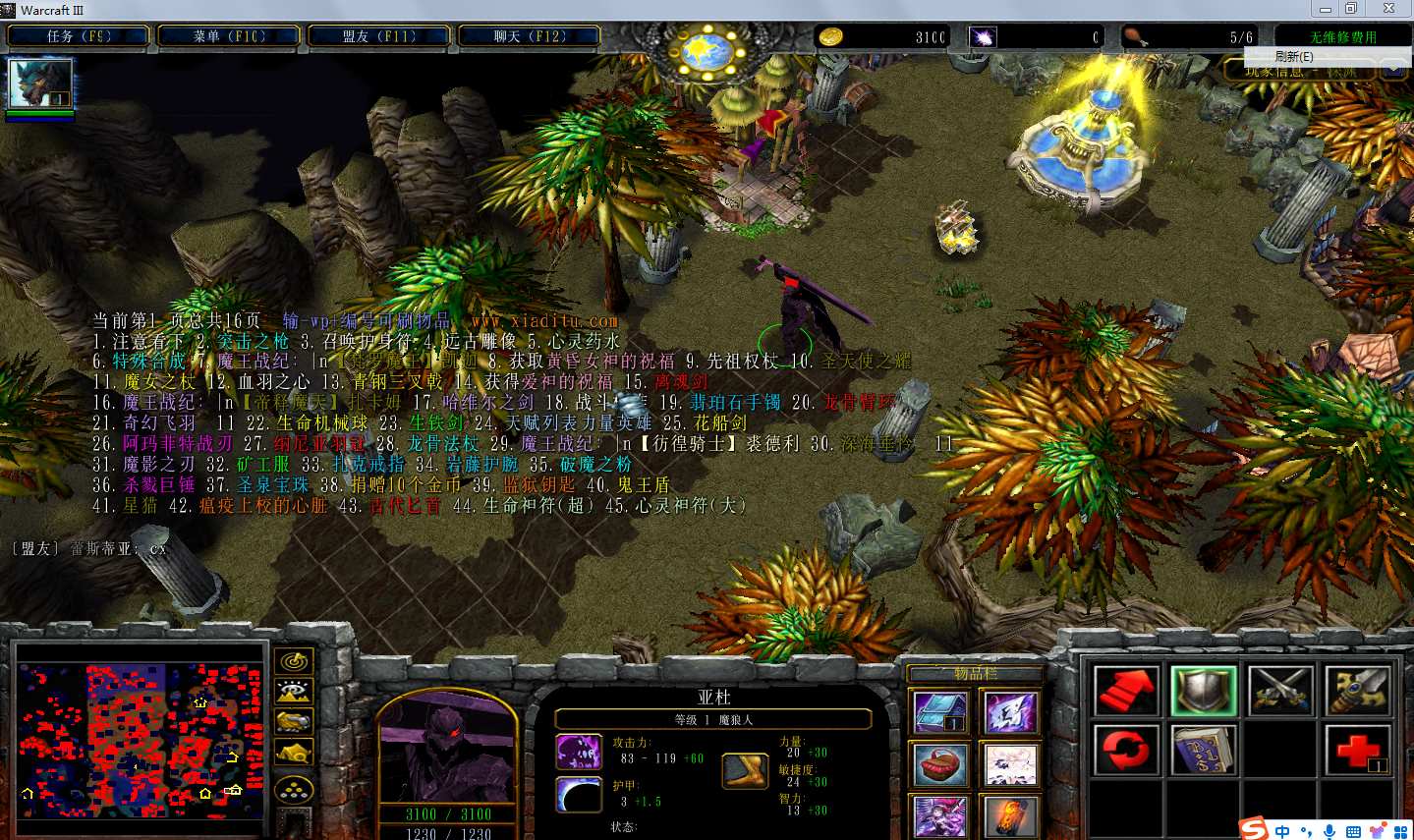The height and width of the screenshot is (840, 1414).
Task: Use the flaming scroll inventory item
Action: pos(1011,816)
